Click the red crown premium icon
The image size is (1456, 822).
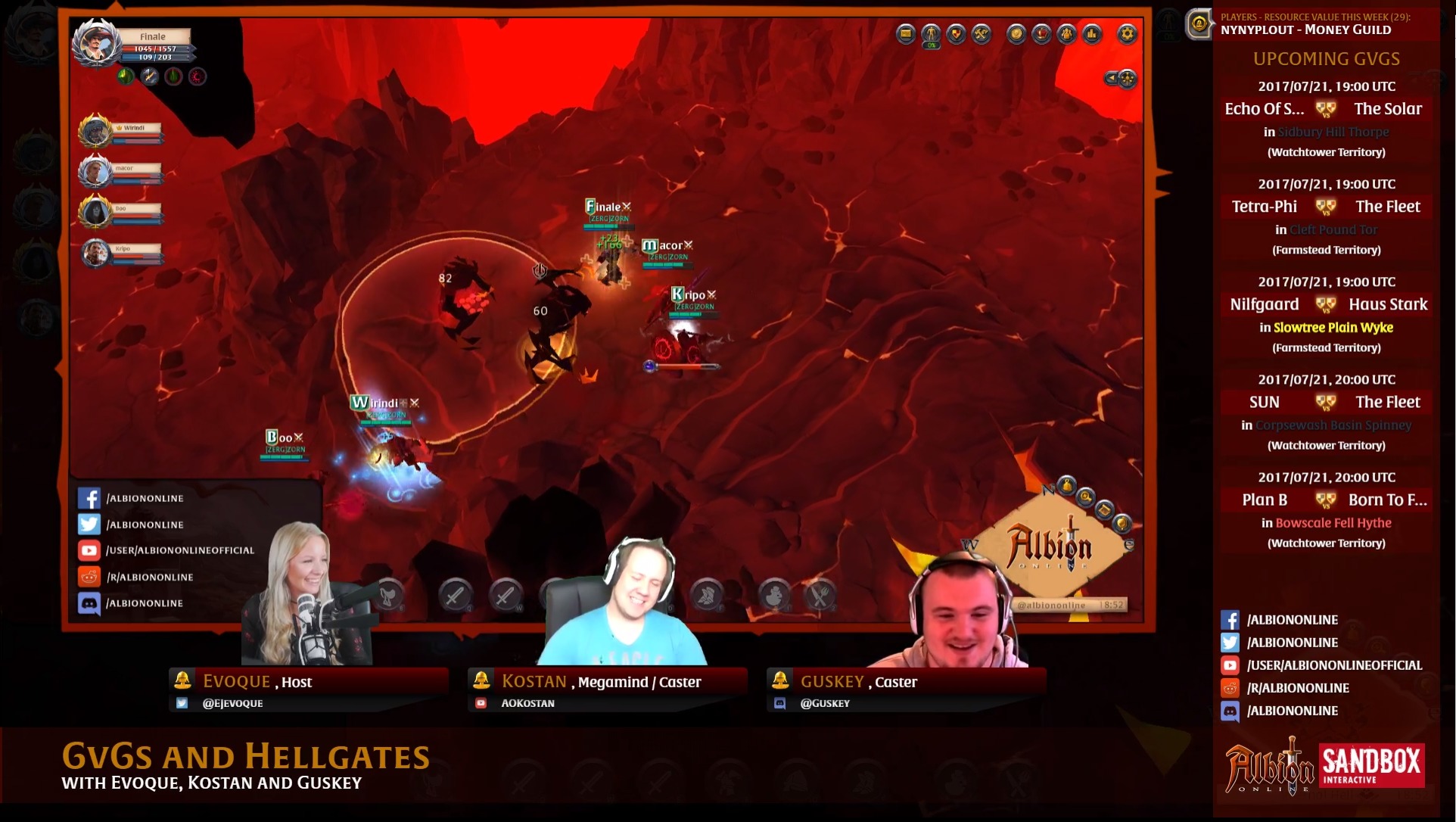tap(1040, 35)
